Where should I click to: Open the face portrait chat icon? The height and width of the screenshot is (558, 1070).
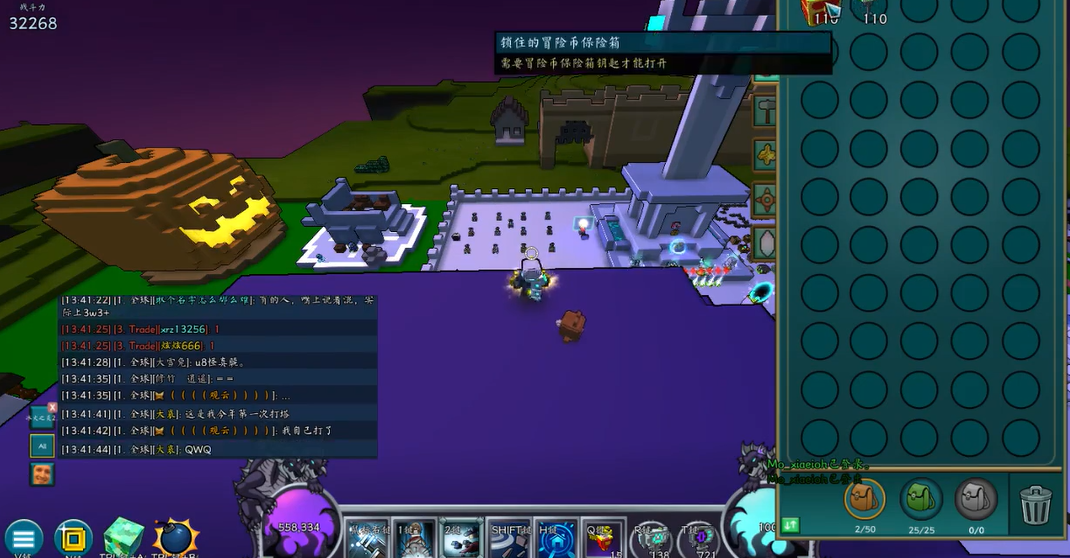41,475
